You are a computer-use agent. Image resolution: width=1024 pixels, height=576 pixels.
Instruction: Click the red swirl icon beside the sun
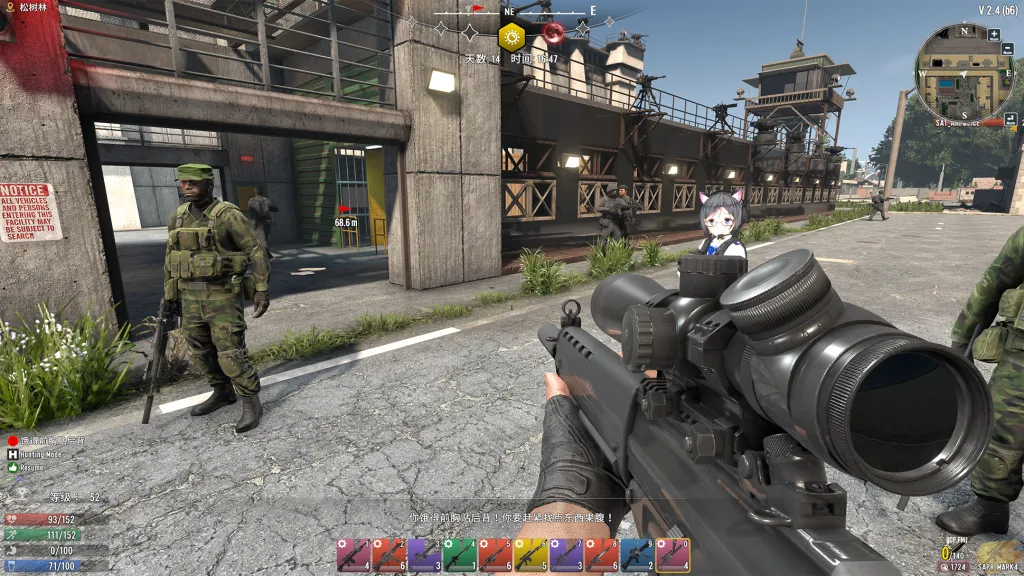553,35
